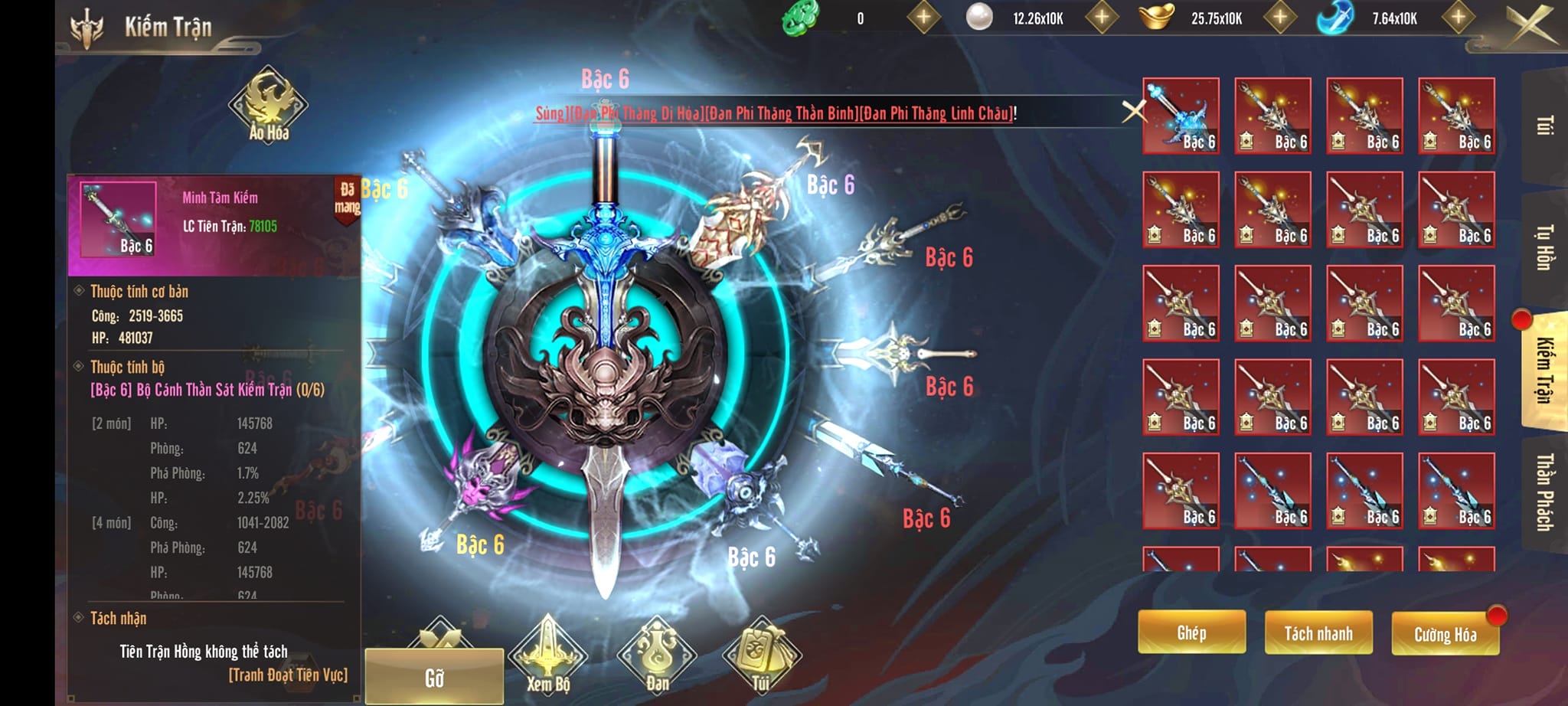Activate the Tách nhanh button
1568x706 pixels.
(x=1318, y=633)
